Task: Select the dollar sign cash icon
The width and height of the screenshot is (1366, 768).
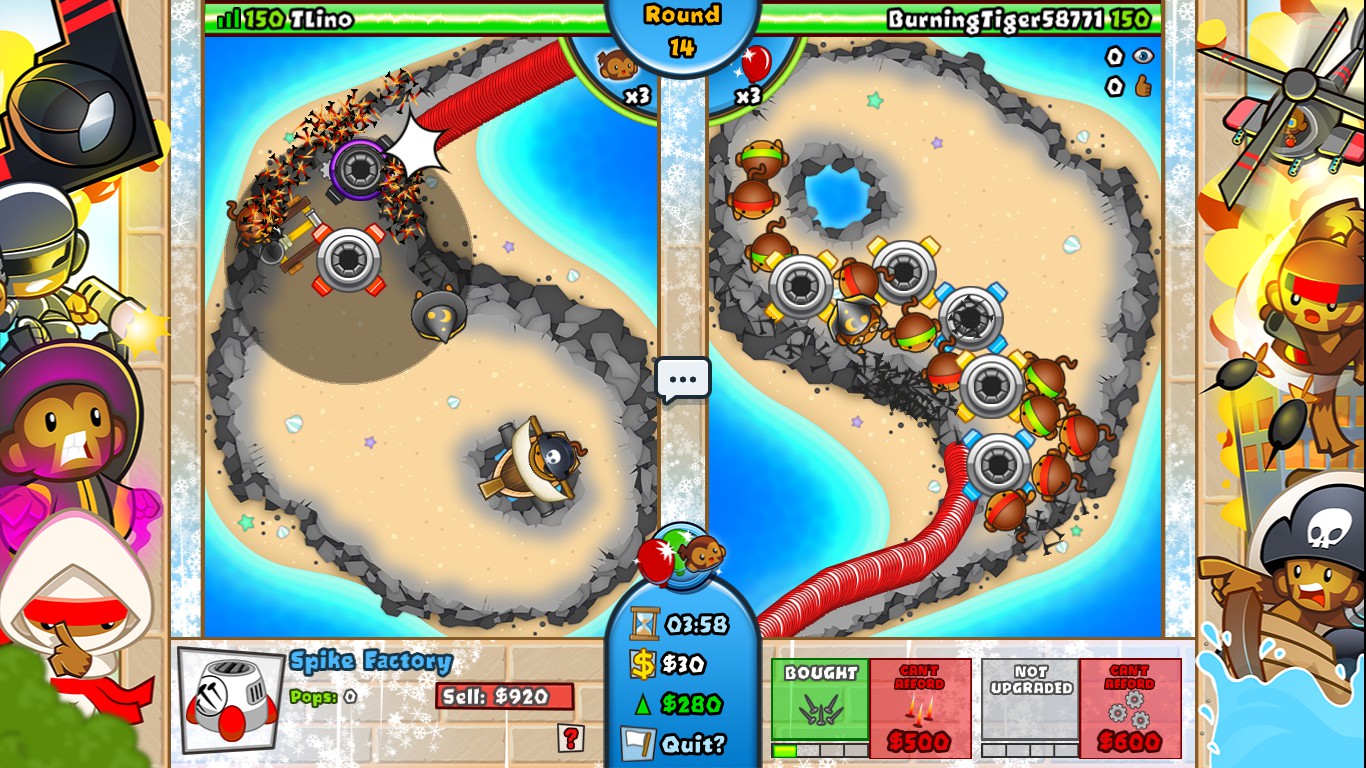Action: click(x=643, y=663)
